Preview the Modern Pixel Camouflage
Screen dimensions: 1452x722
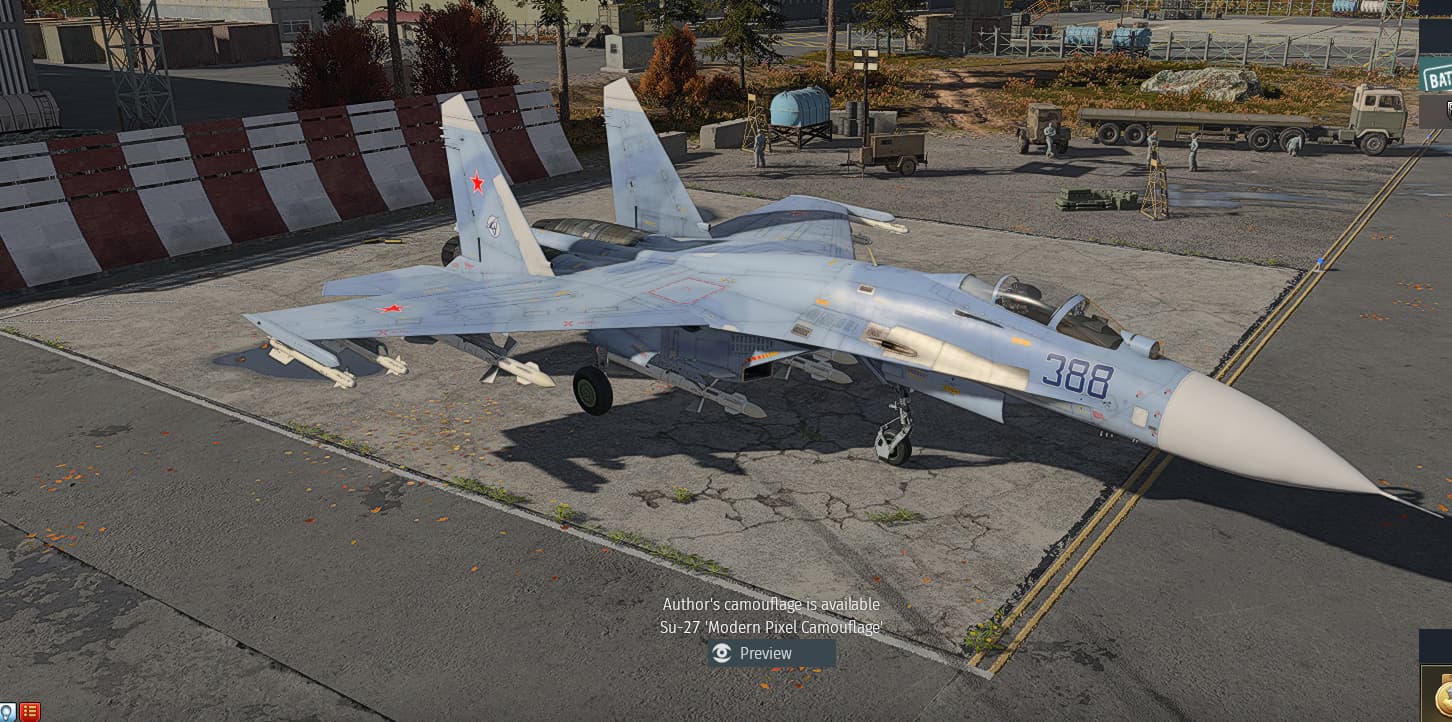point(771,653)
